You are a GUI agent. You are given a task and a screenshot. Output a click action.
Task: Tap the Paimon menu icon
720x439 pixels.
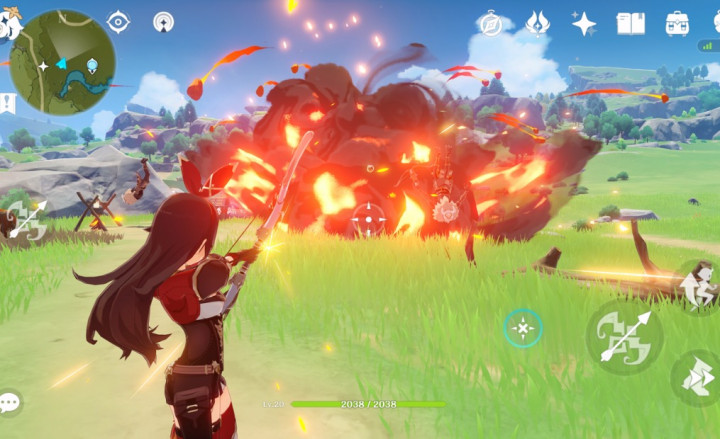(x=10, y=25)
